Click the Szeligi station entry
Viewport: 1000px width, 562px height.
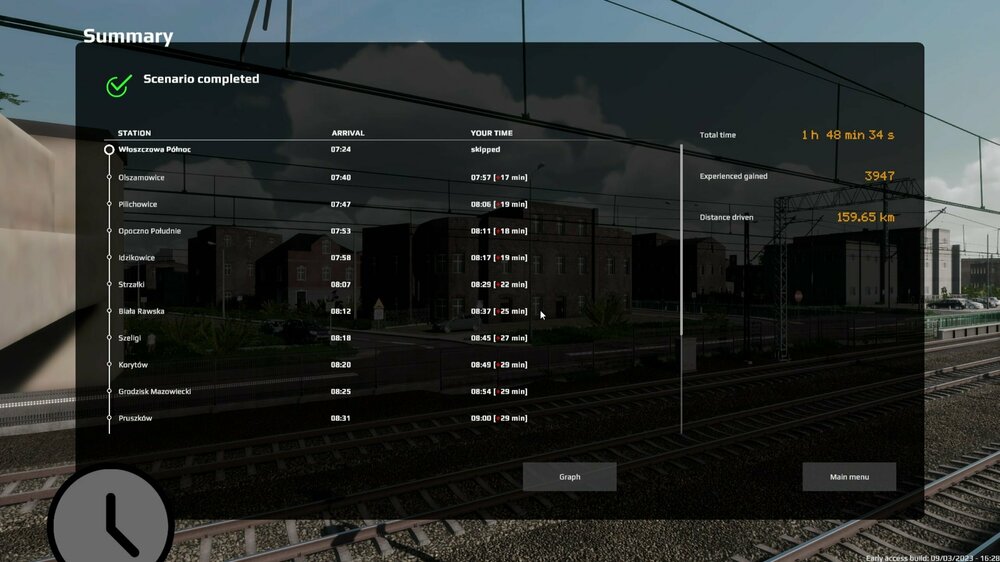(129, 338)
